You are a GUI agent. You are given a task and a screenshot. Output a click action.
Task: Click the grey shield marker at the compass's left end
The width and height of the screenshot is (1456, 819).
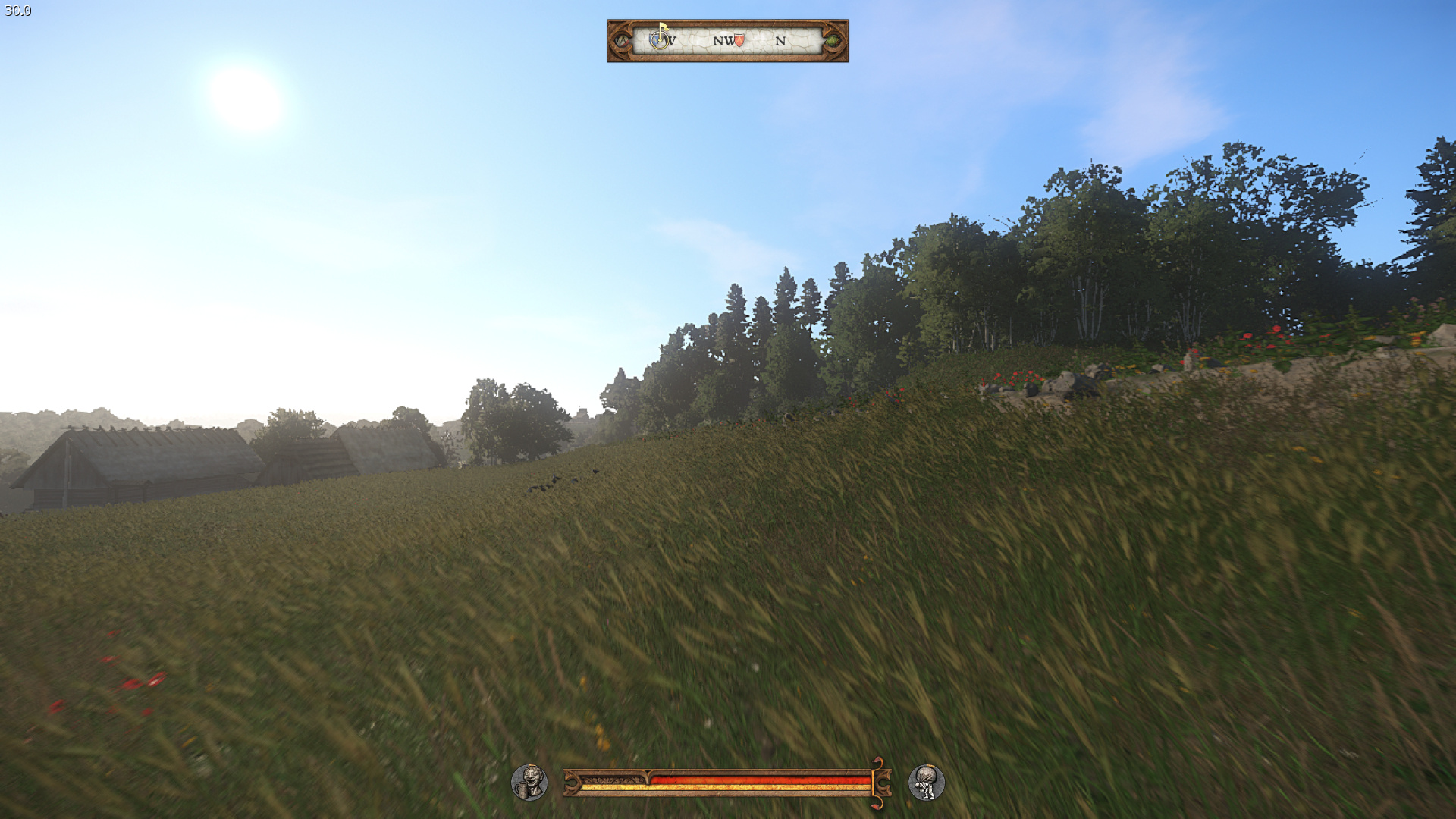click(x=623, y=40)
